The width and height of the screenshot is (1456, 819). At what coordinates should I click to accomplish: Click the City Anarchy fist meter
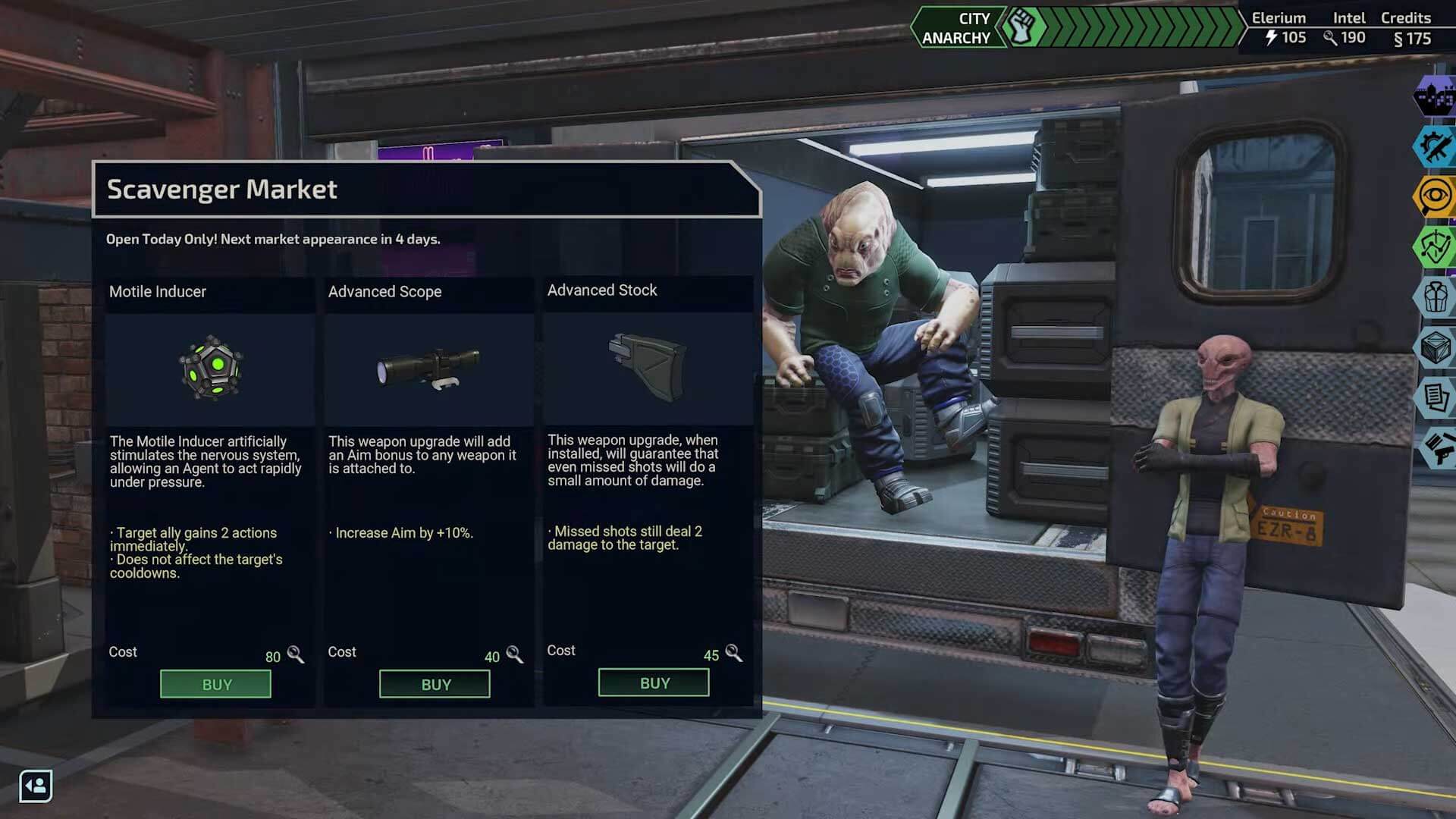coord(1022,28)
